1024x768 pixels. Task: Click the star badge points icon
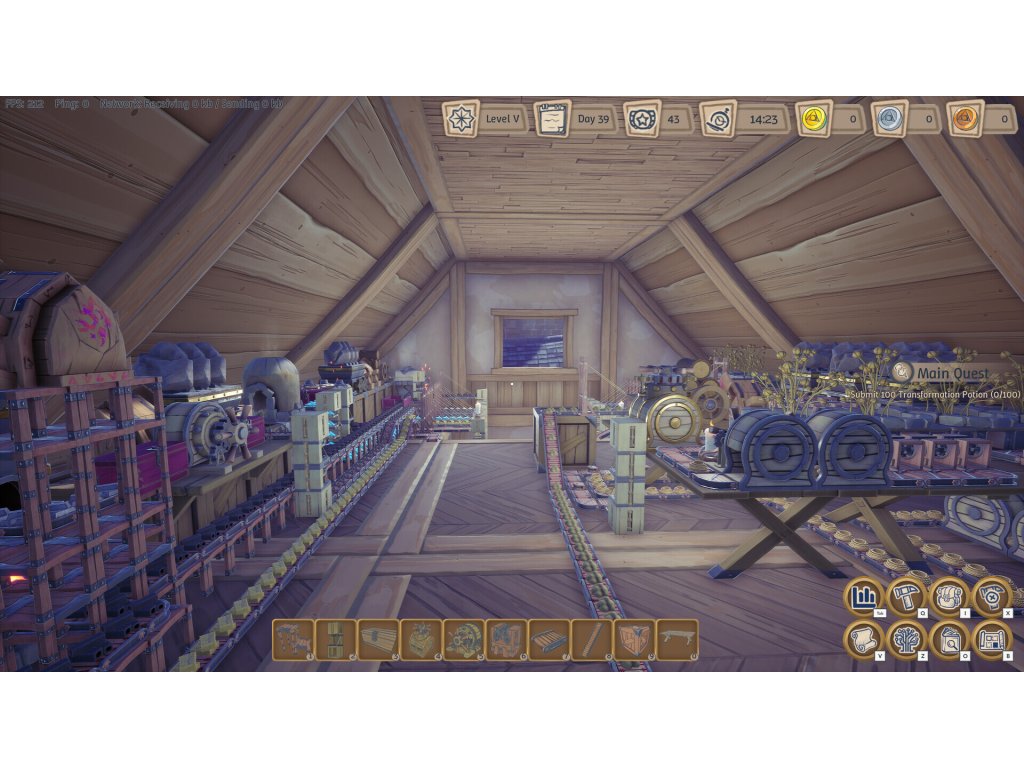click(x=642, y=119)
